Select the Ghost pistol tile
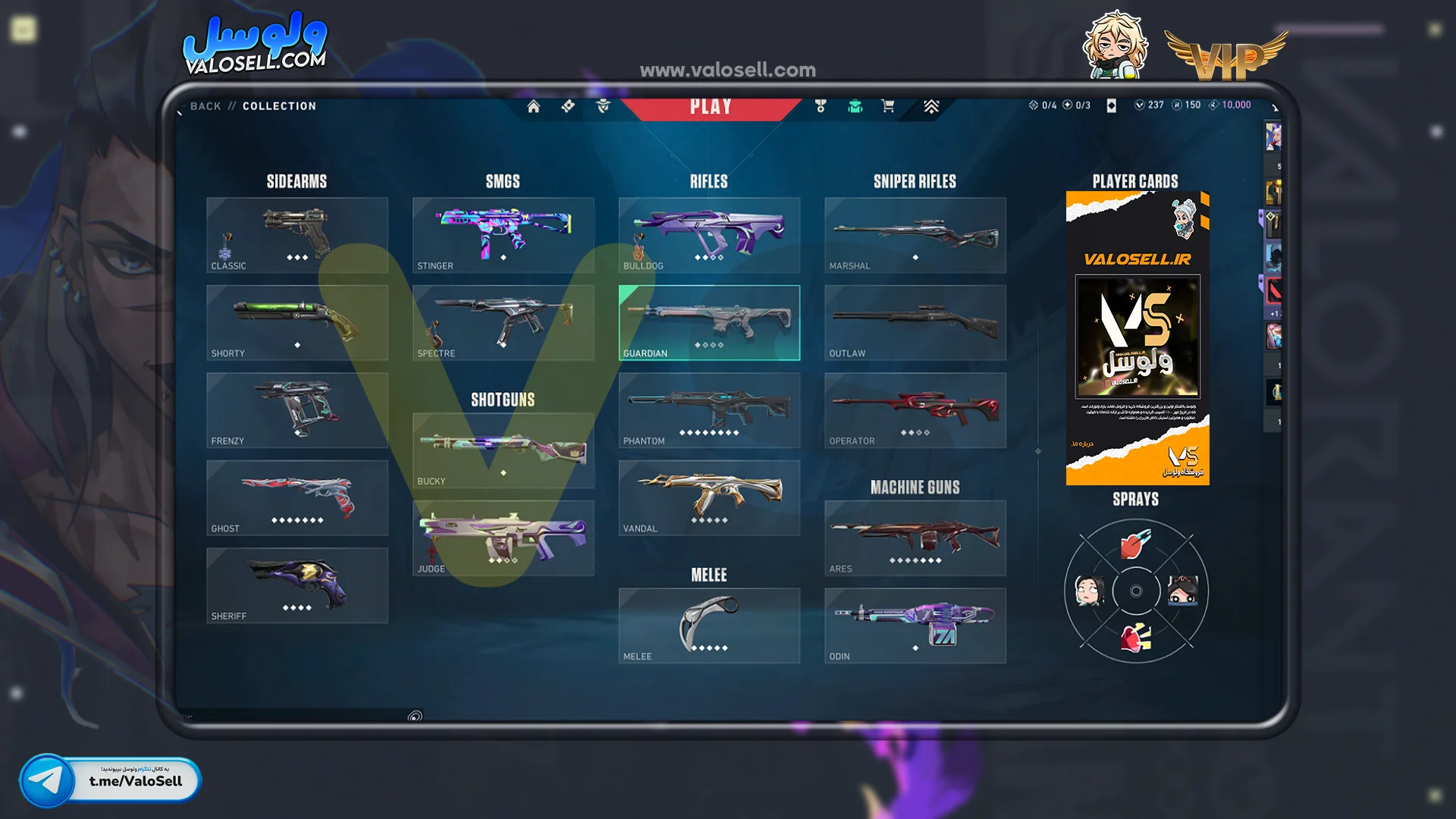The width and height of the screenshot is (1456, 819). 297,497
